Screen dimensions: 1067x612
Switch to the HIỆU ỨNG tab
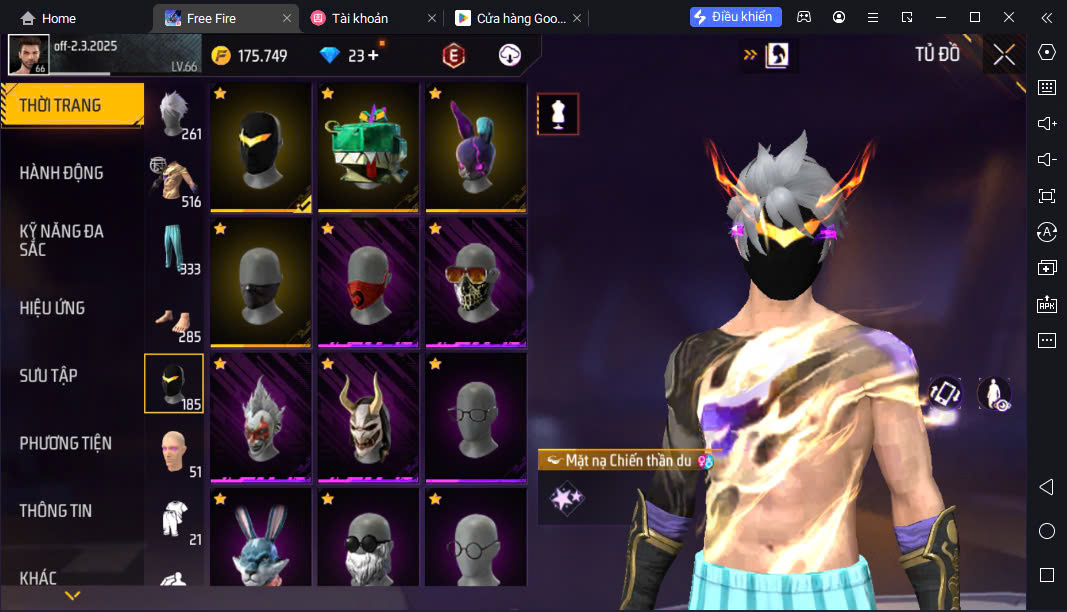53,308
